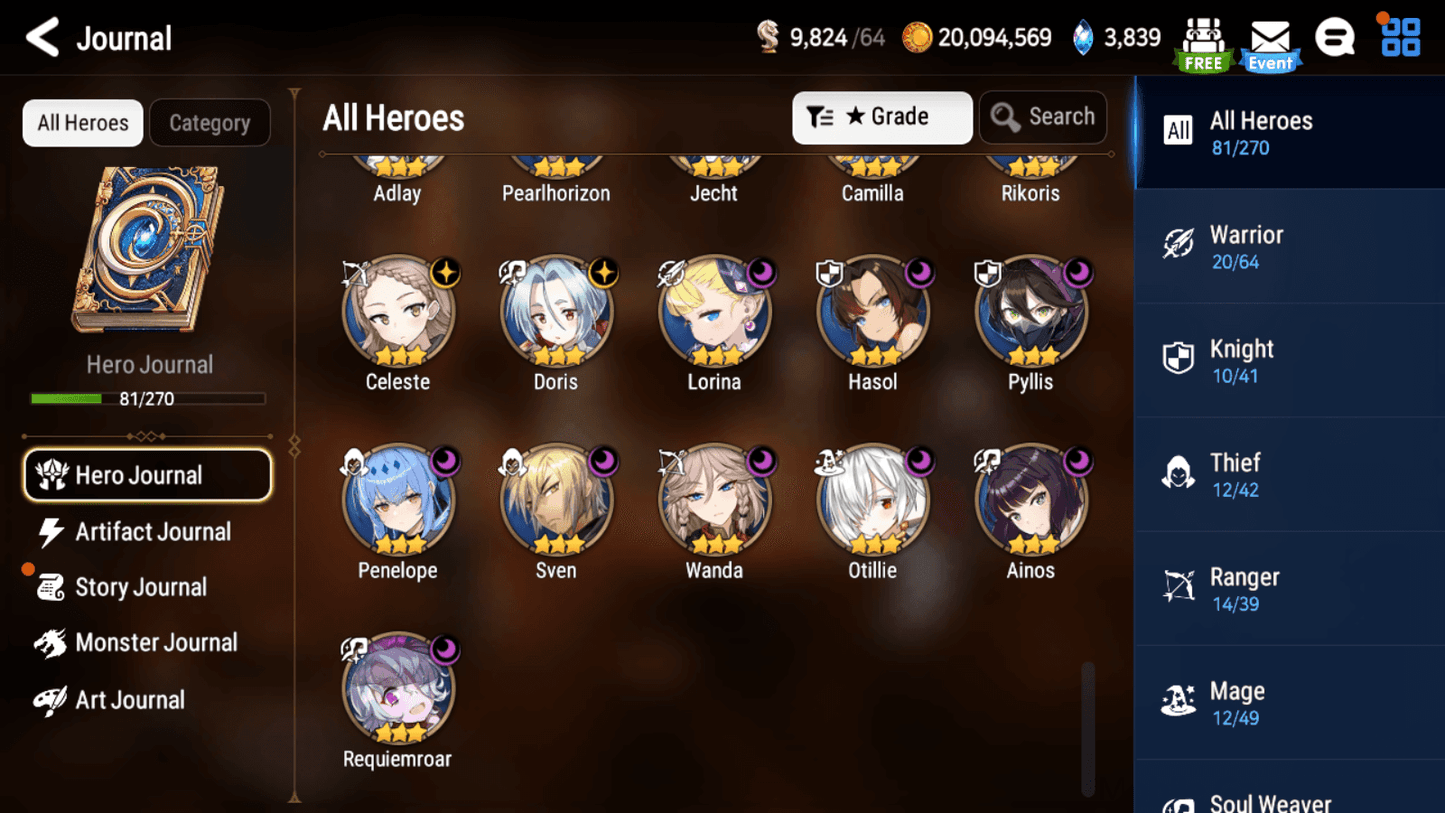The height and width of the screenshot is (813, 1445).
Task: Open Requiemroar's hero entry
Action: click(x=398, y=689)
